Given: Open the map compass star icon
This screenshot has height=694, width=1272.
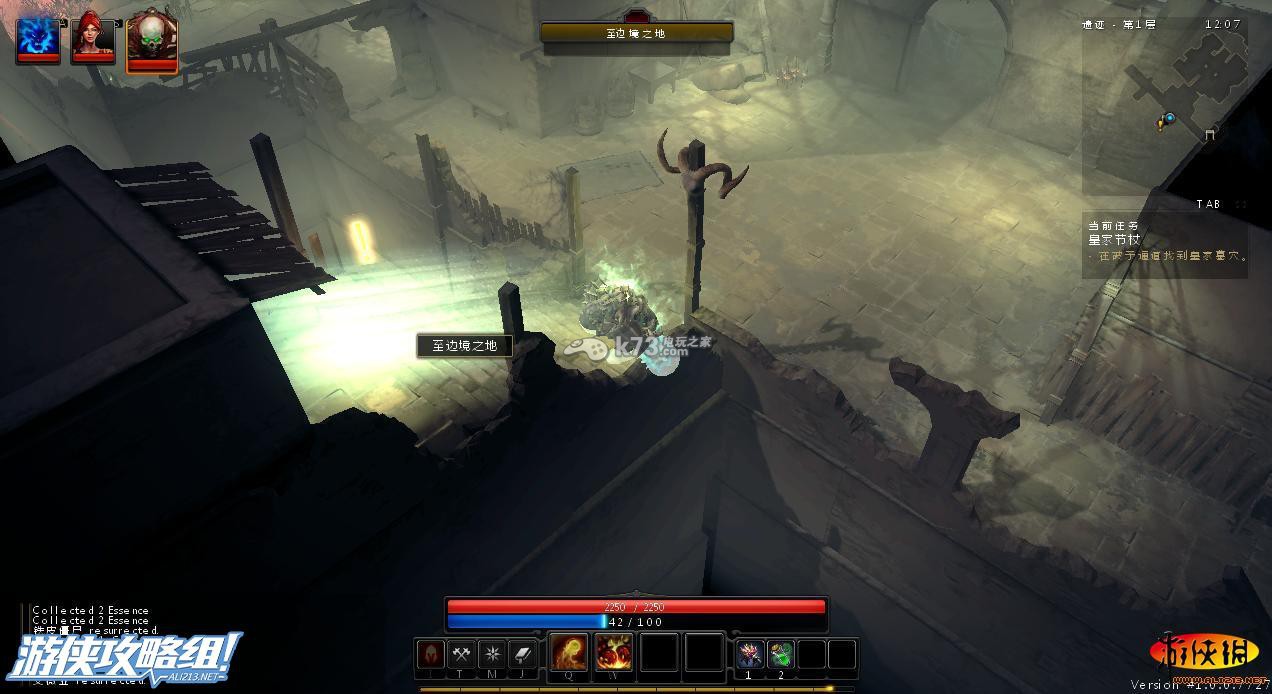Looking at the screenshot, I should click(492, 654).
